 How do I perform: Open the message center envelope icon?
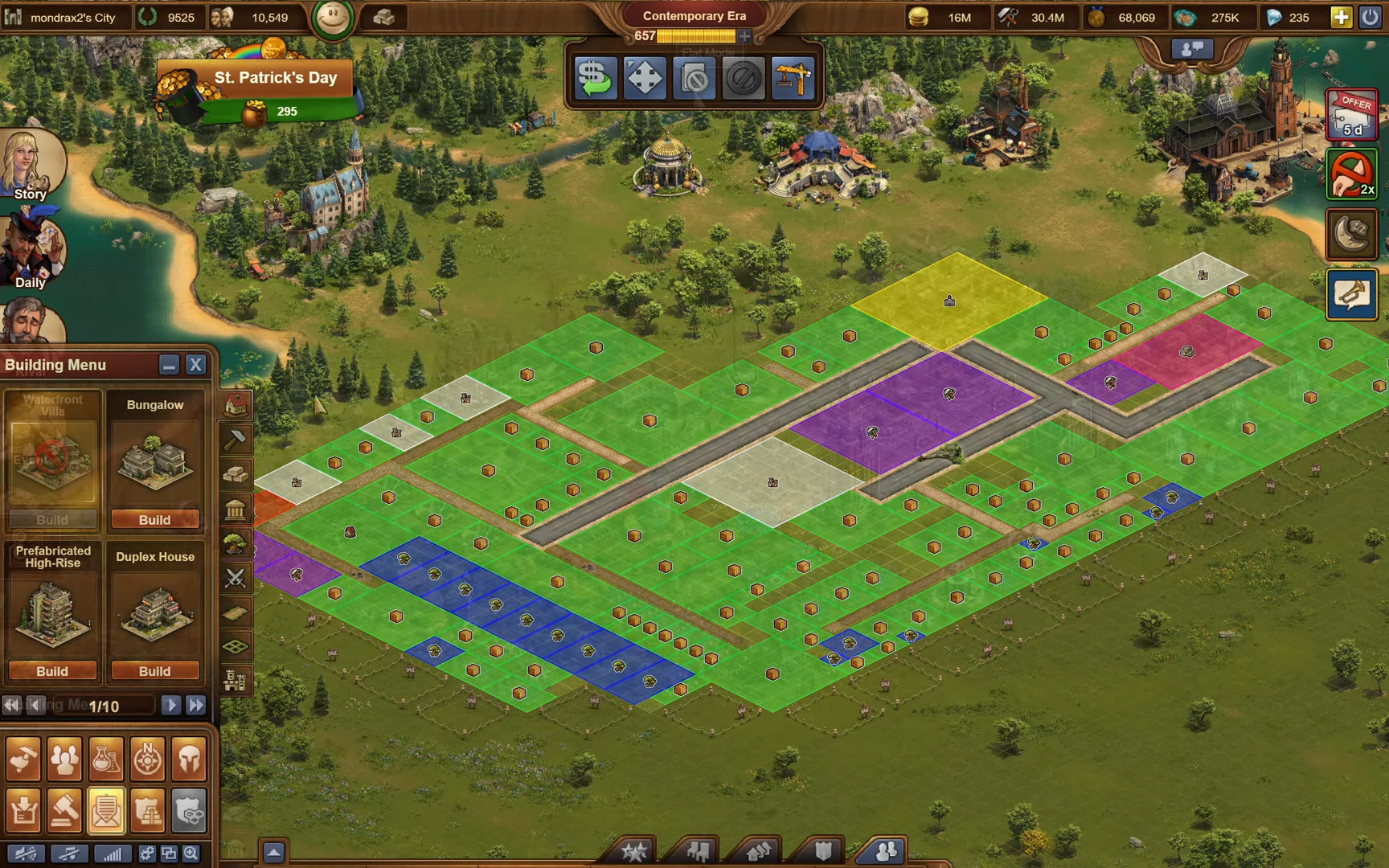click(x=106, y=810)
